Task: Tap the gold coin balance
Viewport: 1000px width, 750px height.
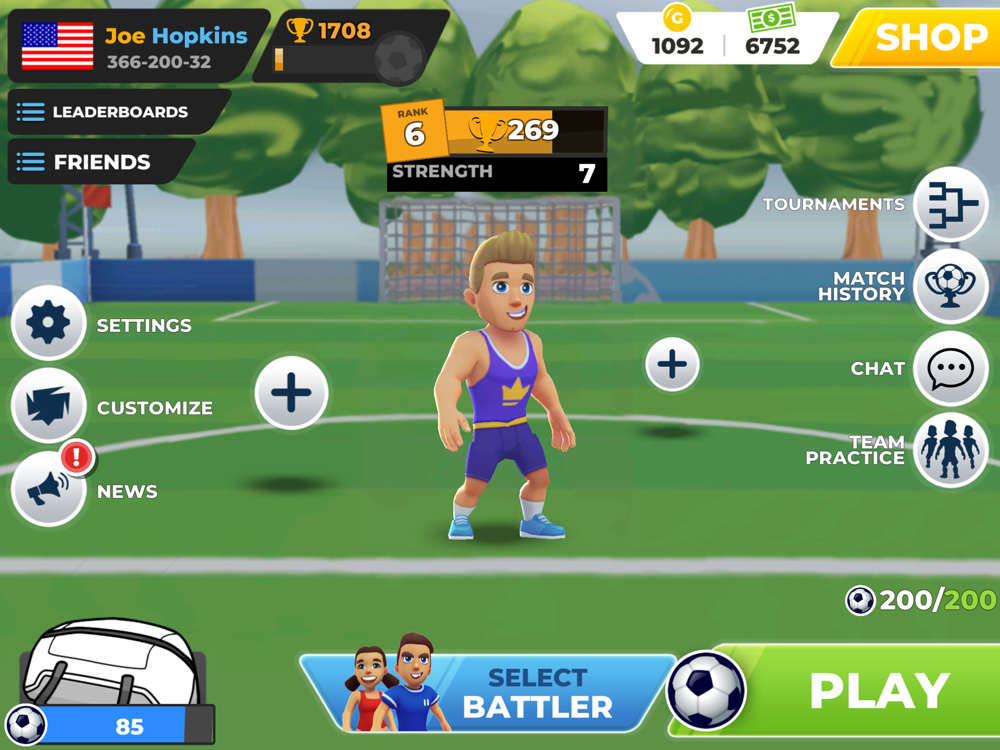Action: (x=678, y=34)
